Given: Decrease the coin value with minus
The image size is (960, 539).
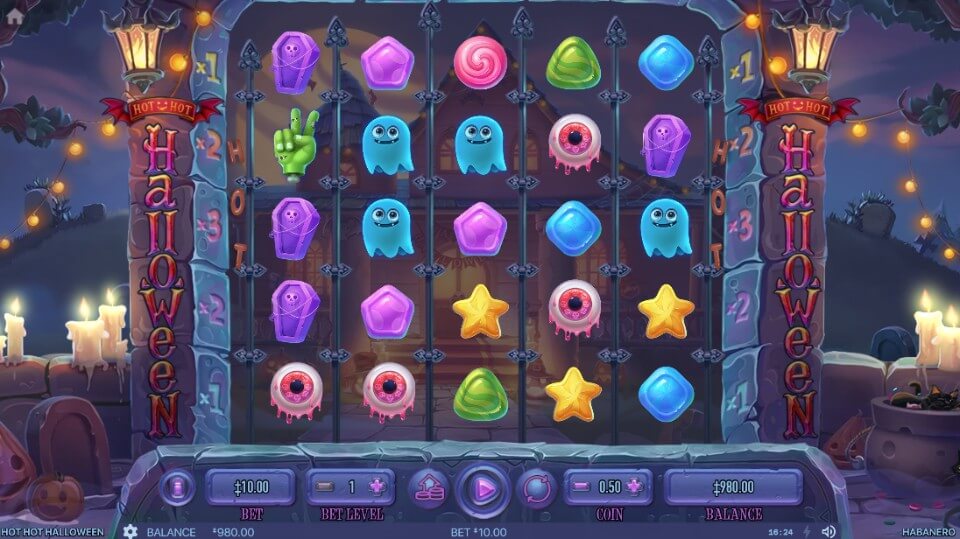Looking at the screenshot, I should (x=581, y=487).
